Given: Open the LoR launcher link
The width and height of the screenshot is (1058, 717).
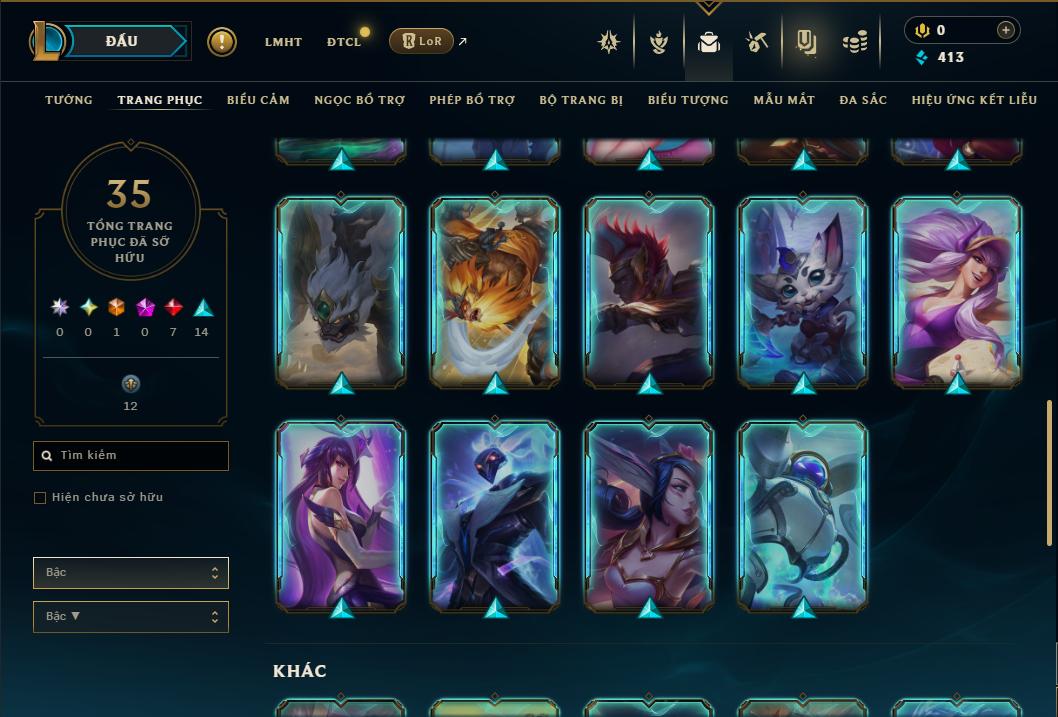Looking at the screenshot, I should (422, 41).
